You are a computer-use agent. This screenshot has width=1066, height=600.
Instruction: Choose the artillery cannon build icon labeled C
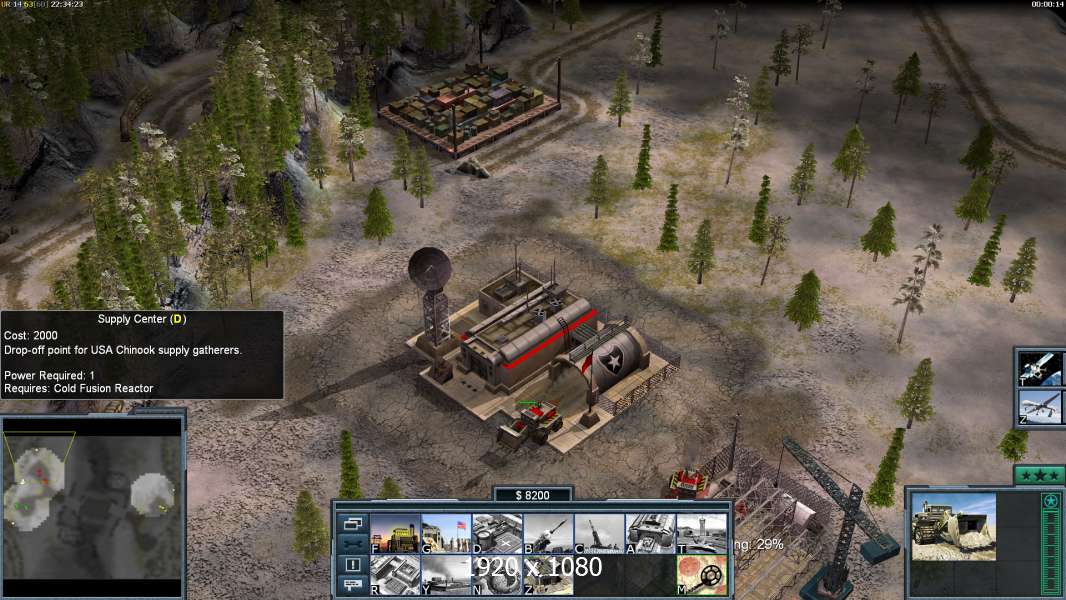coord(598,533)
